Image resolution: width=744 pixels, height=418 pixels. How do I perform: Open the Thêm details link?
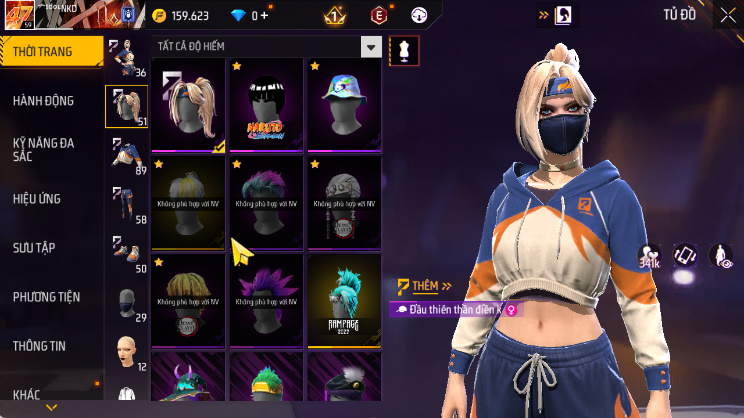[x=418, y=286]
